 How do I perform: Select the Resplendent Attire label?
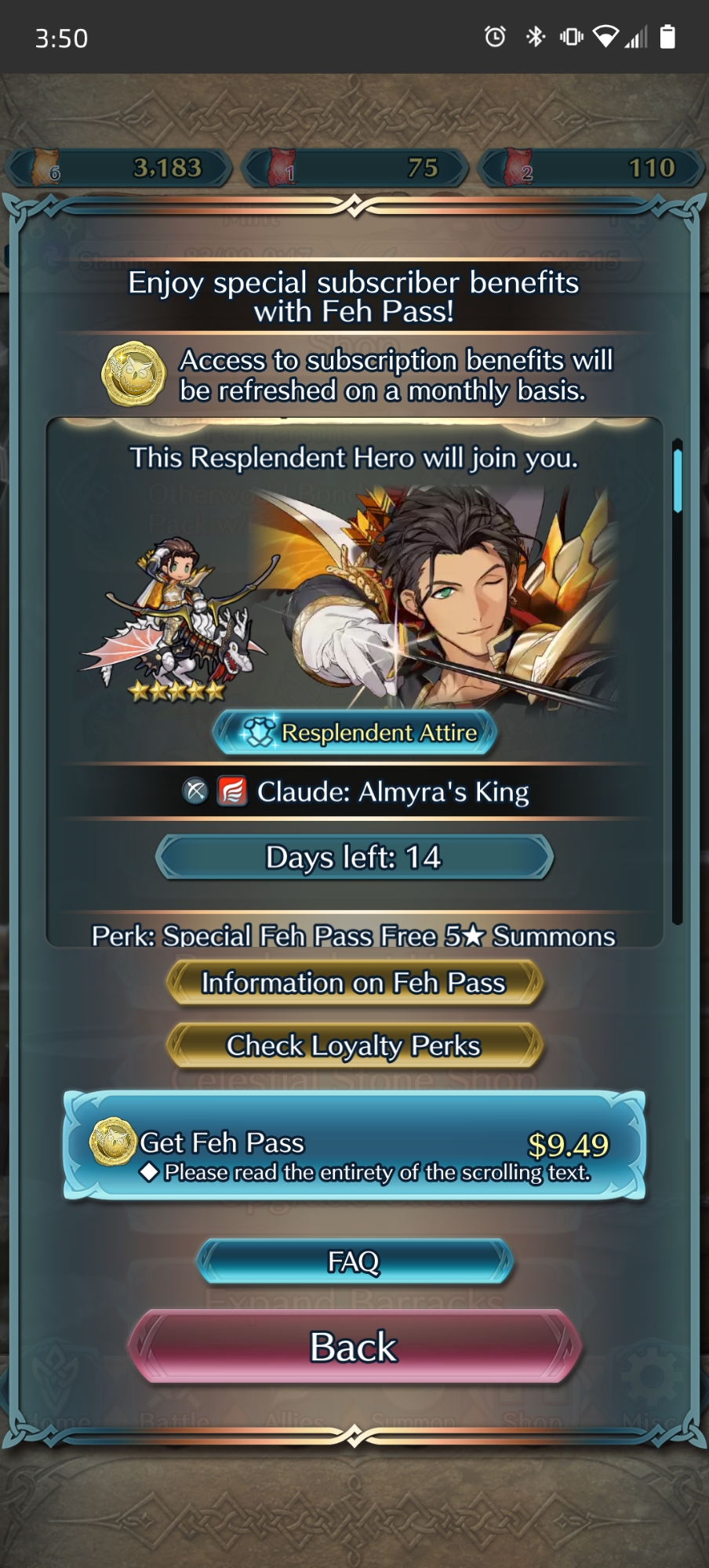(354, 732)
